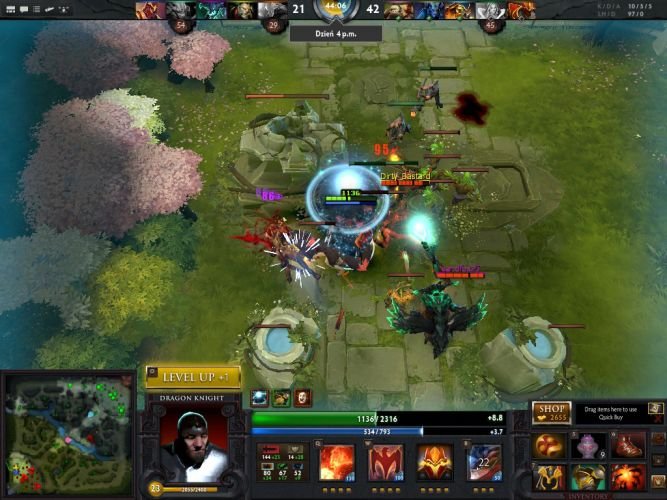Viewport: 667px width, 500px height.
Task: Activate the Dragon Tail ability
Action: pos(386,465)
